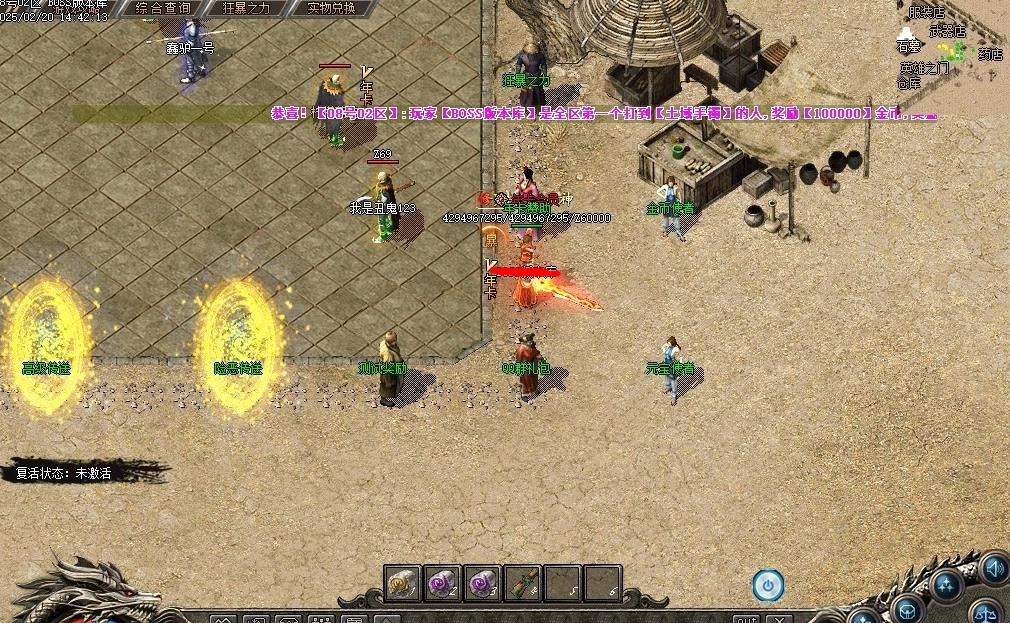Open the 狂暴之力 menu button
This screenshot has width=1010, height=623.
[x=247, y=8]
